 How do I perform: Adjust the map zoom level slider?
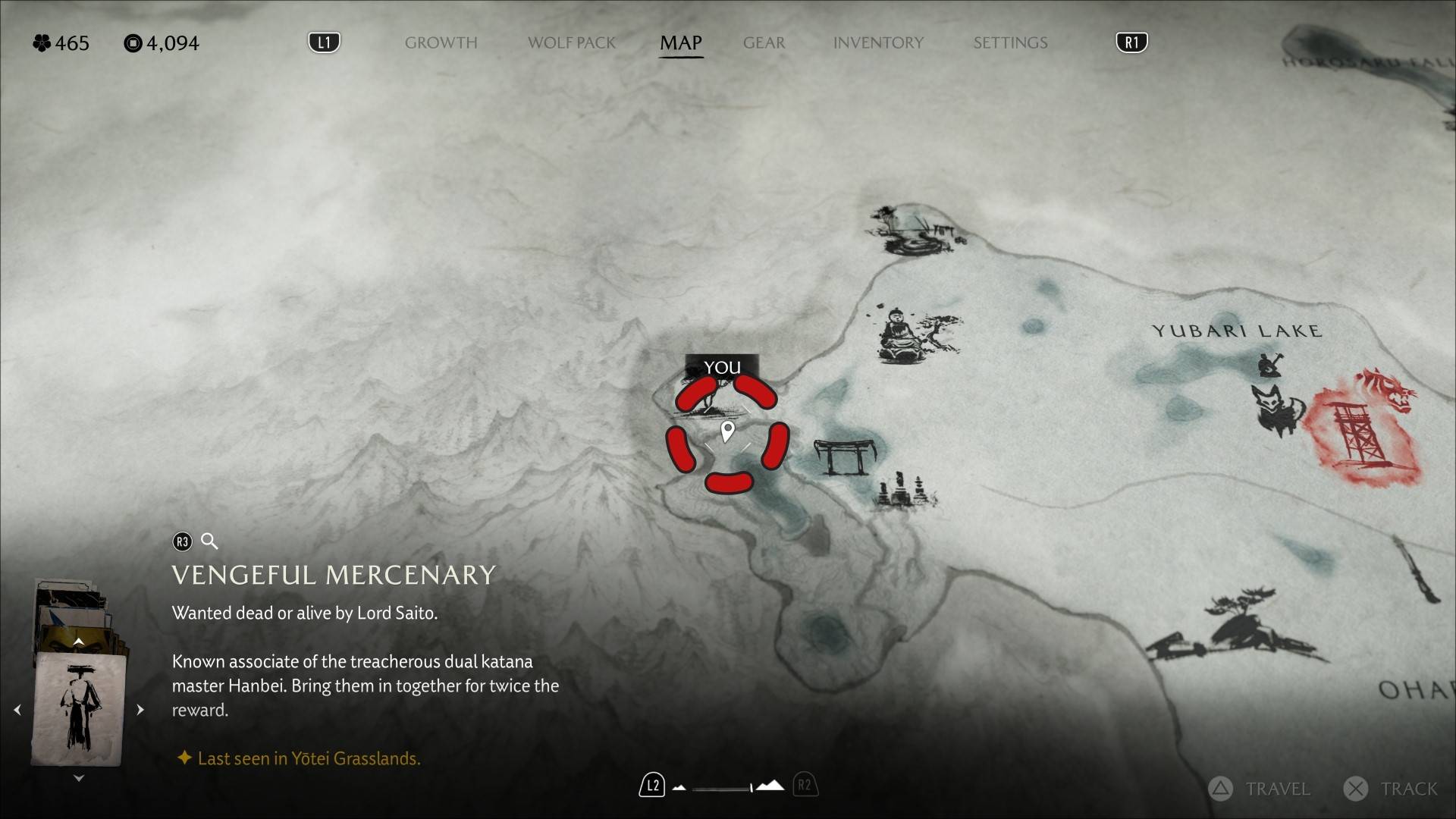[725, 787]
